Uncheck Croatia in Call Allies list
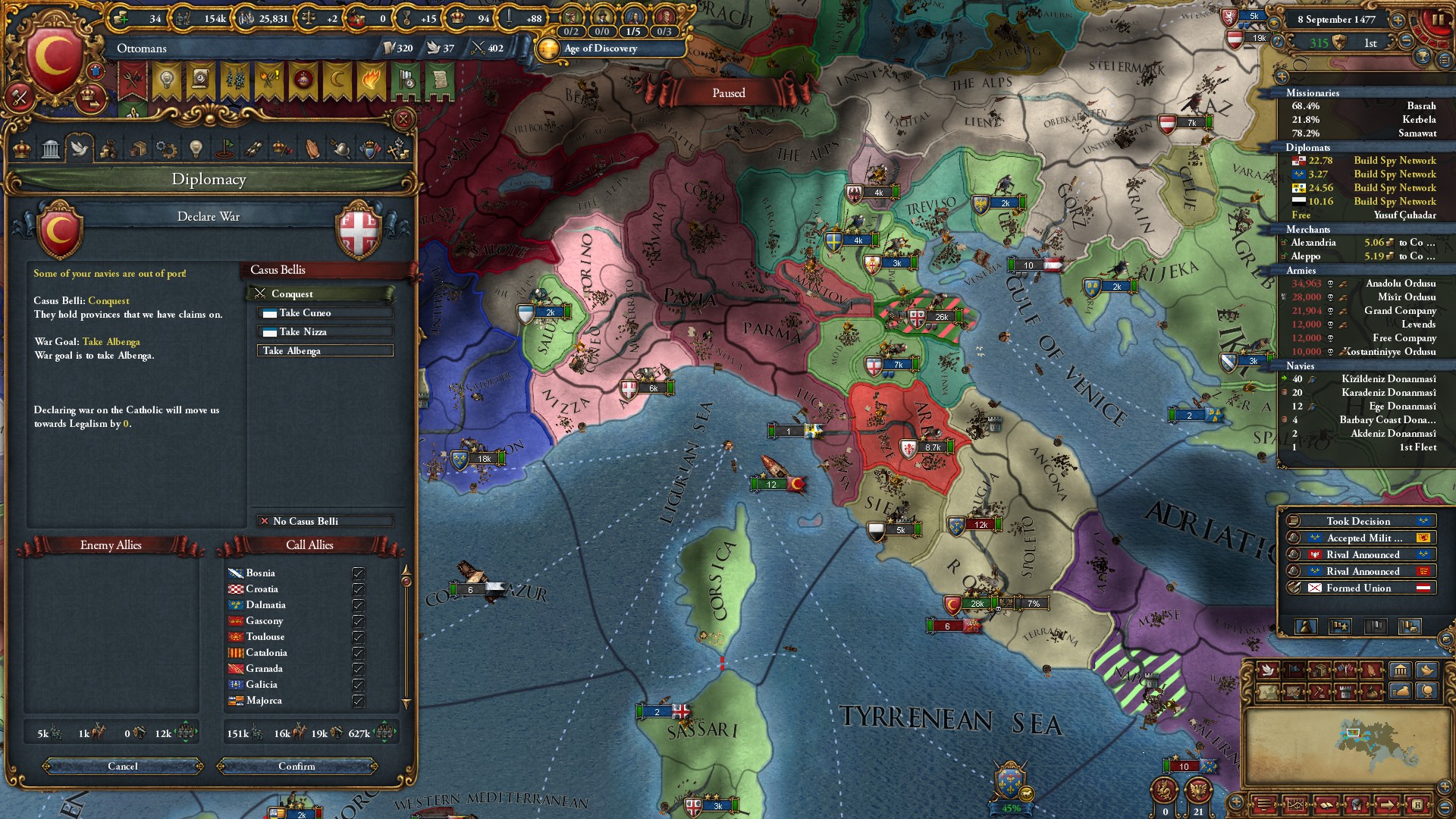 click(x=358, y=589)
